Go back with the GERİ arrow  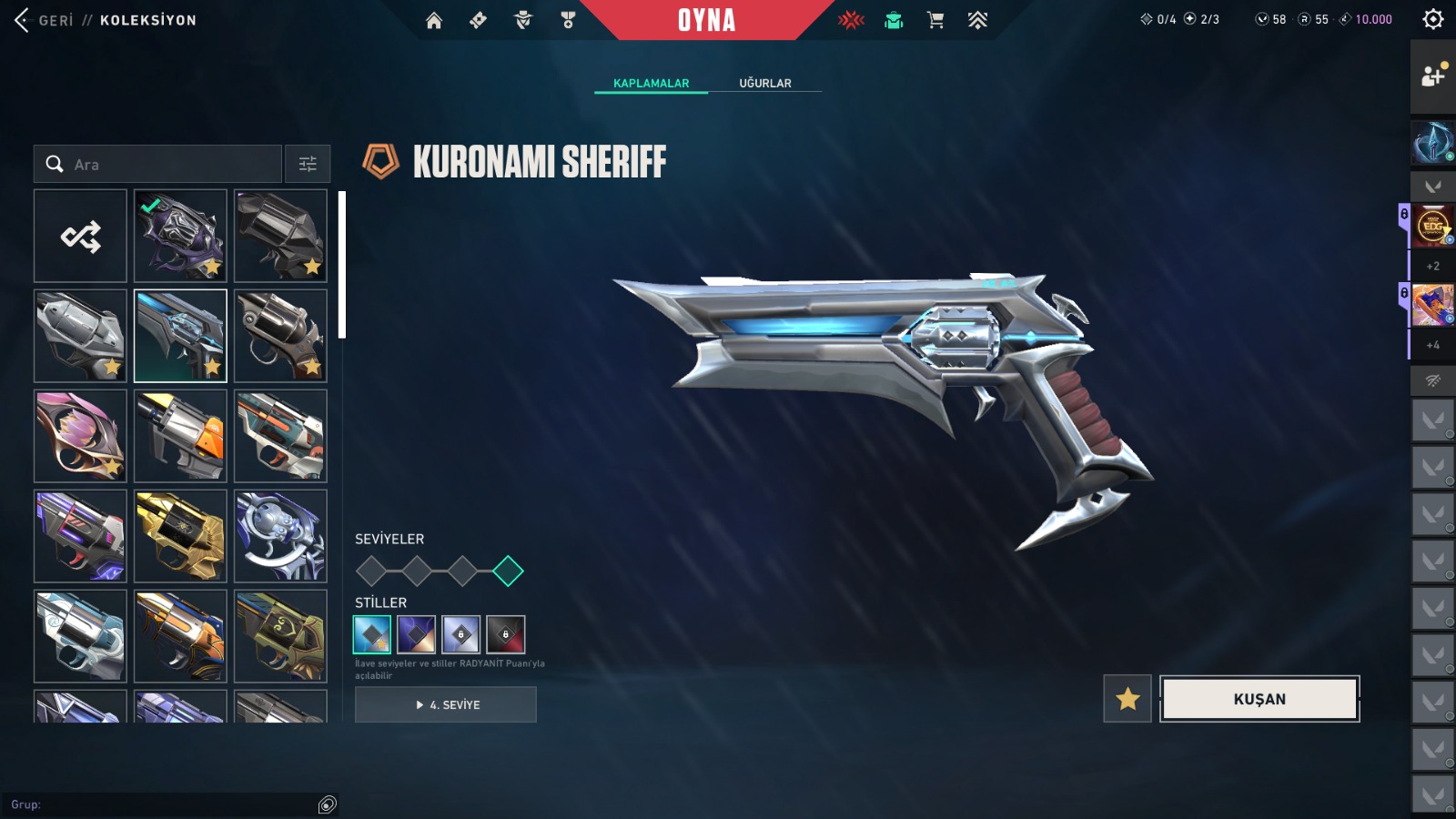point(24,20)
